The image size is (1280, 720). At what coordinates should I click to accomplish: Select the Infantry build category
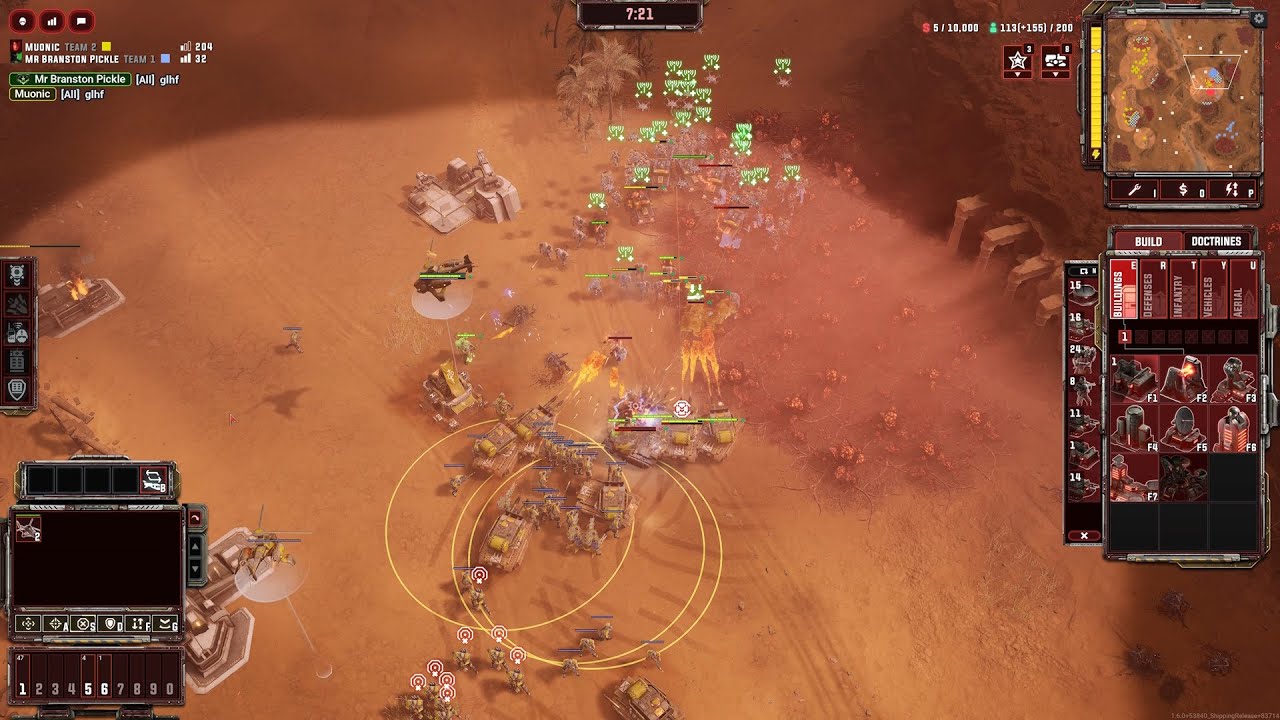(1178, 290)
